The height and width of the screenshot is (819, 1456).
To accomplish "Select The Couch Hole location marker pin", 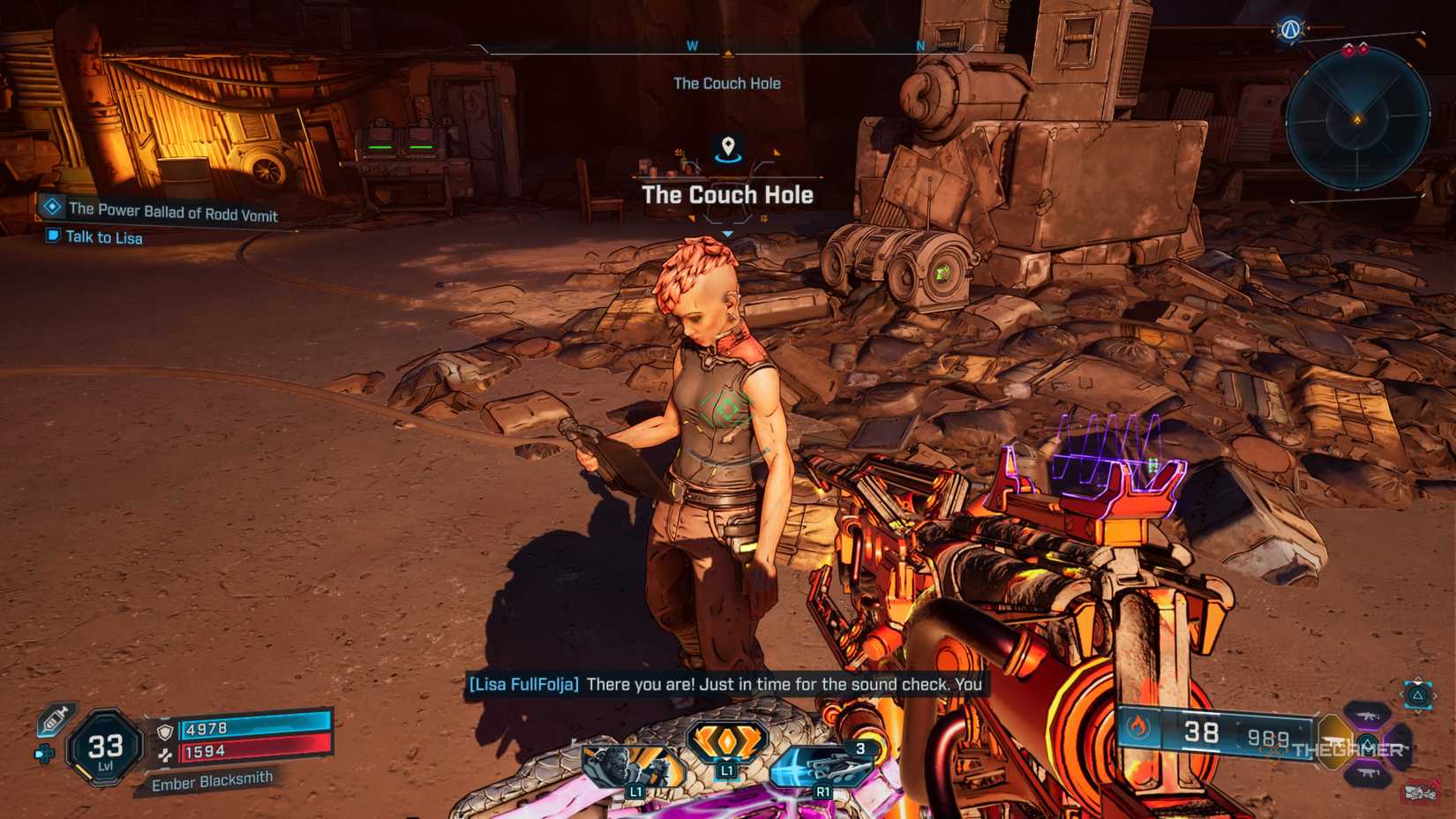I will tap(728, 147).
